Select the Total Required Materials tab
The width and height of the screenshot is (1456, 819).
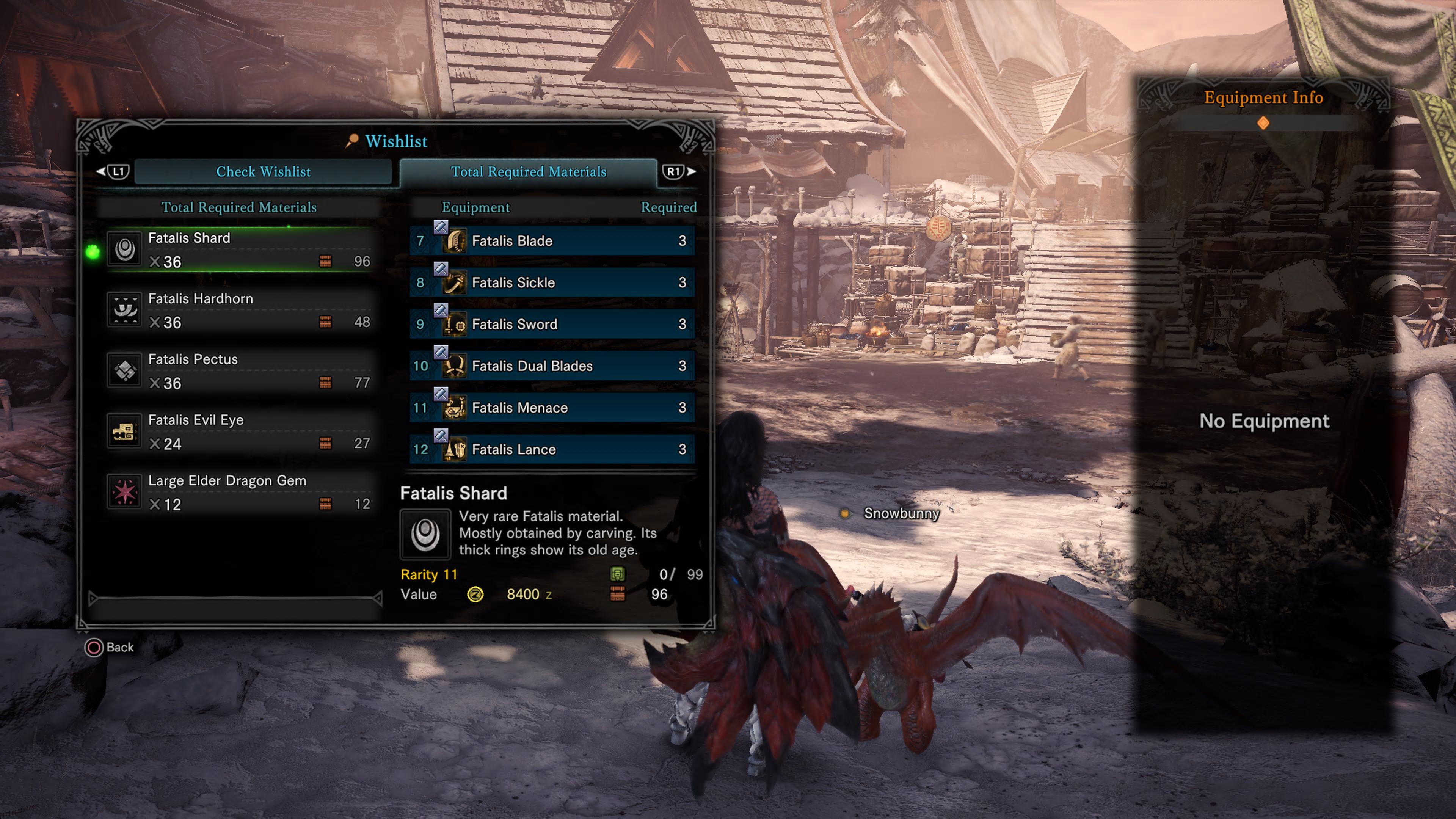point(528,172)
